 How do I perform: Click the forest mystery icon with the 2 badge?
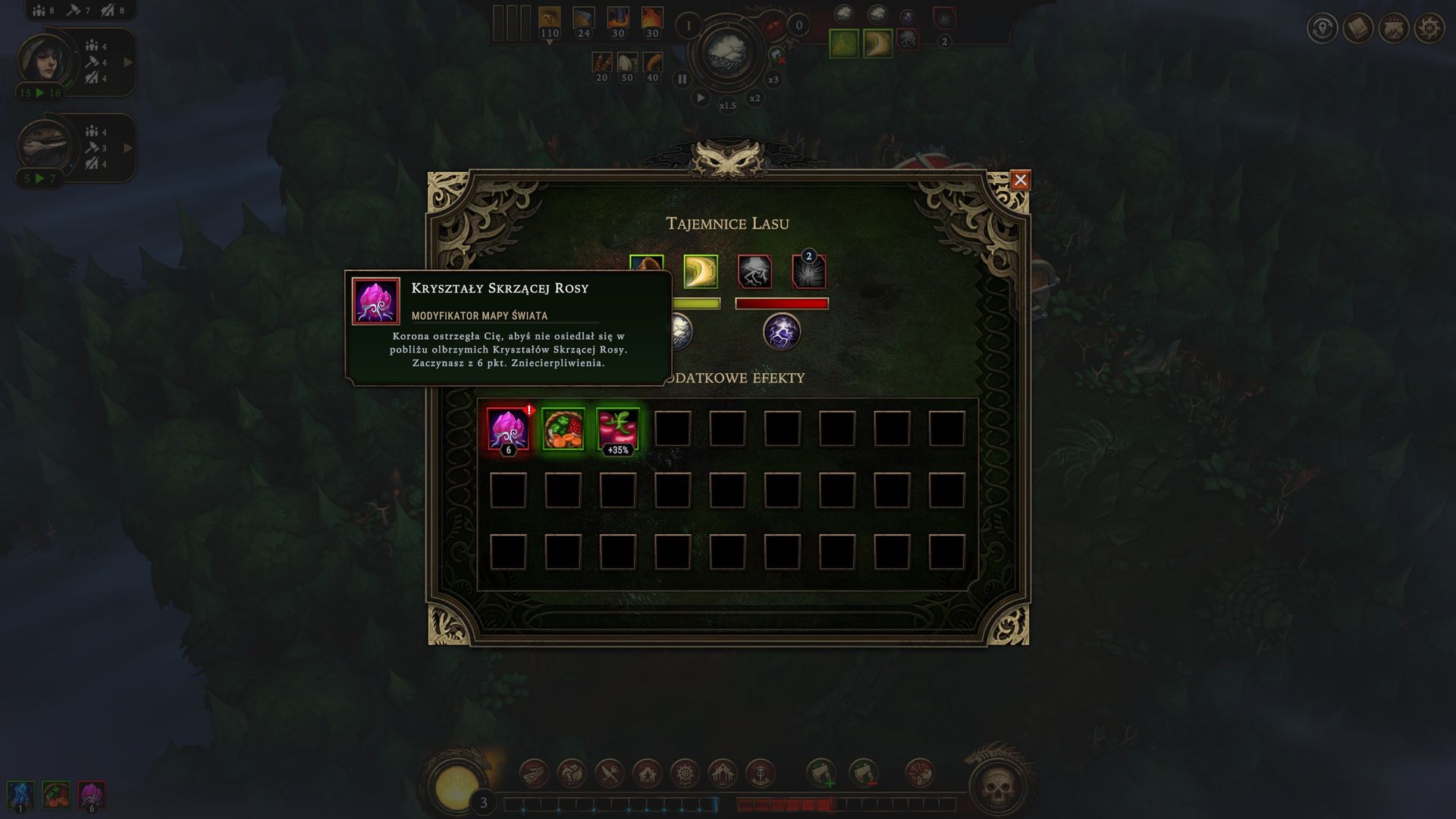[x=808, y=271]
